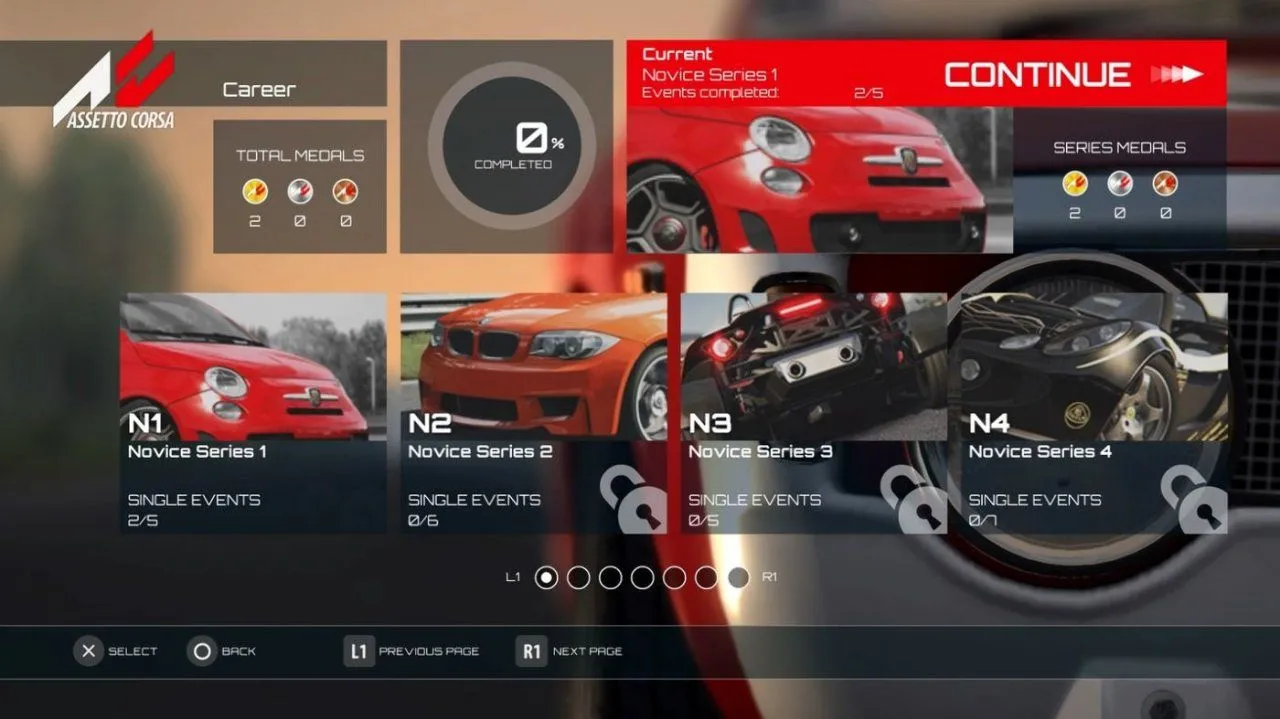The image size is (1280, 719).
Task: Click the red Fiat 500 current series image
Action: click(x=819, y=180)
